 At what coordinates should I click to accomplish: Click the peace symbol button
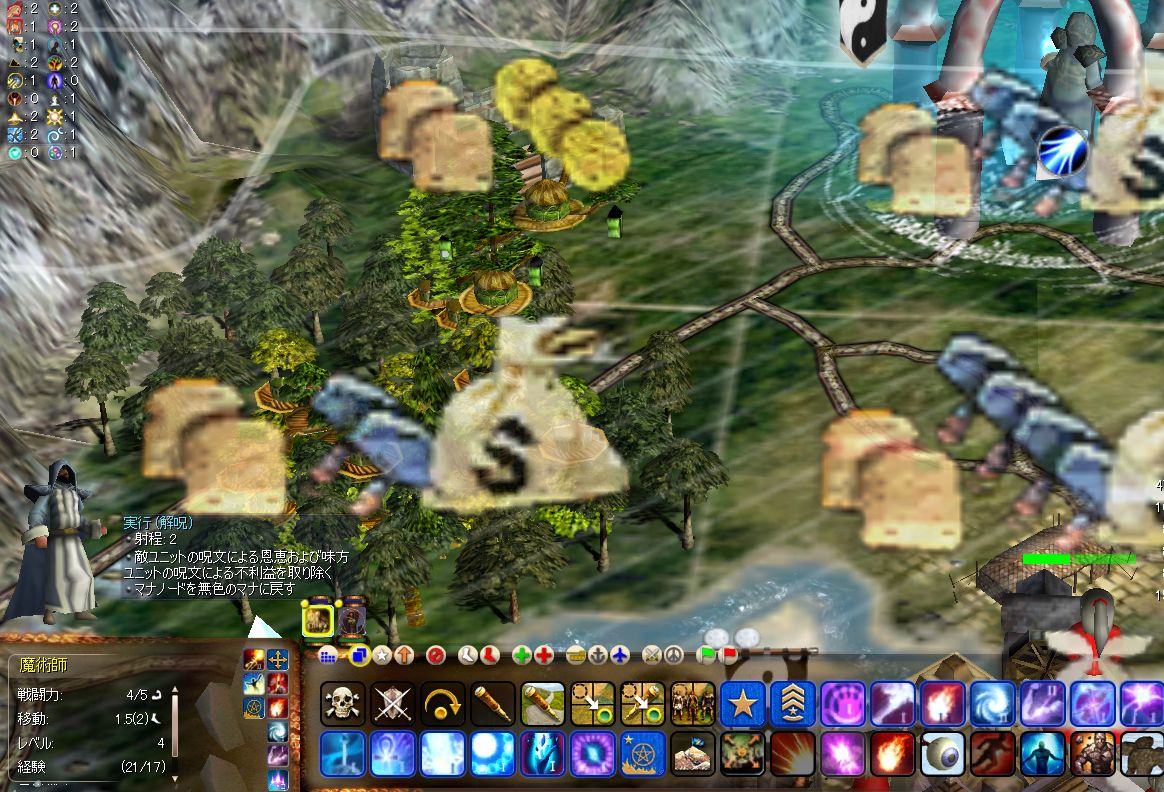pyautogui.click(x=673, y=656)
